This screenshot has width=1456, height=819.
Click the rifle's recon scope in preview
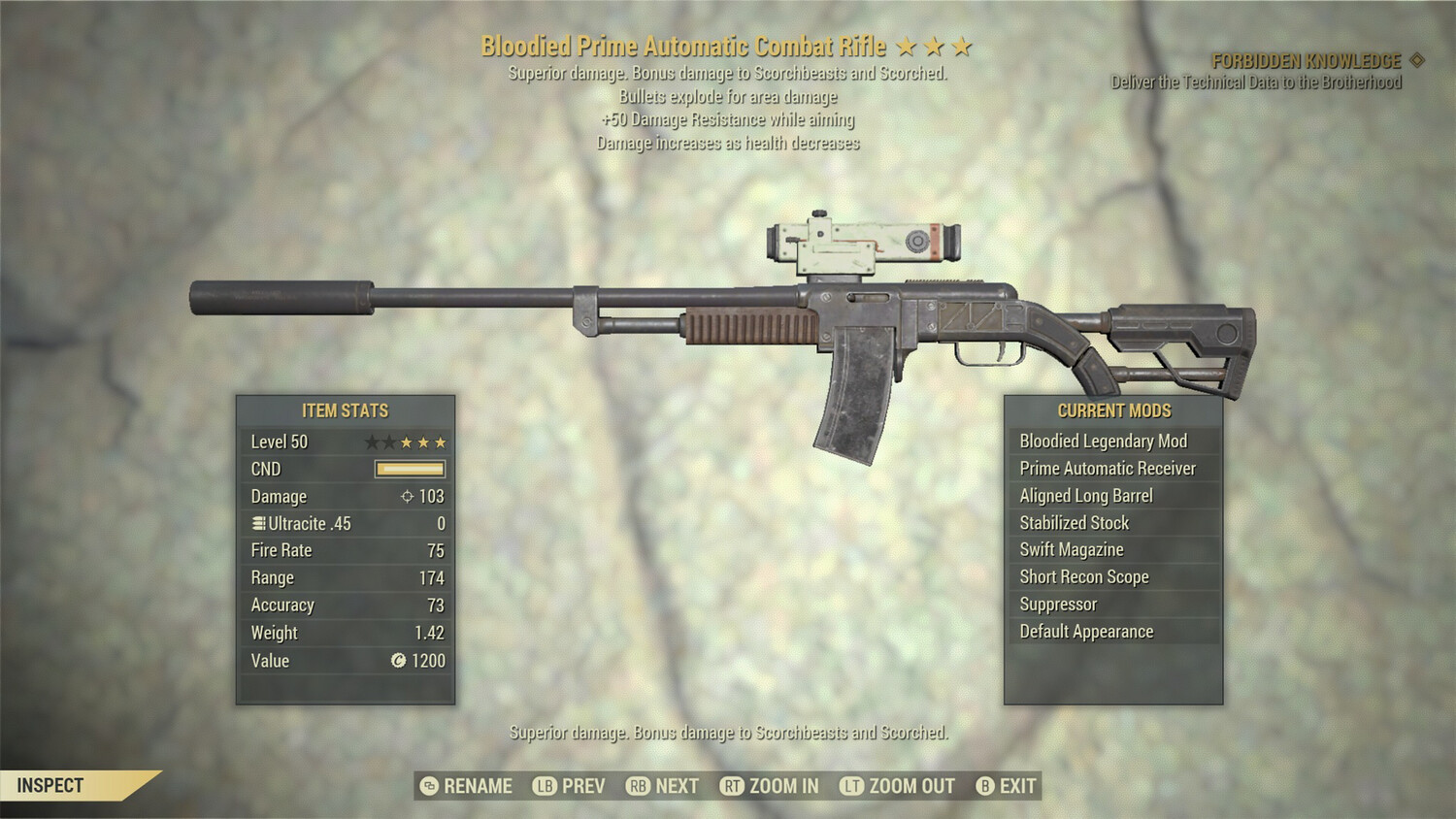tap(864, 241)
